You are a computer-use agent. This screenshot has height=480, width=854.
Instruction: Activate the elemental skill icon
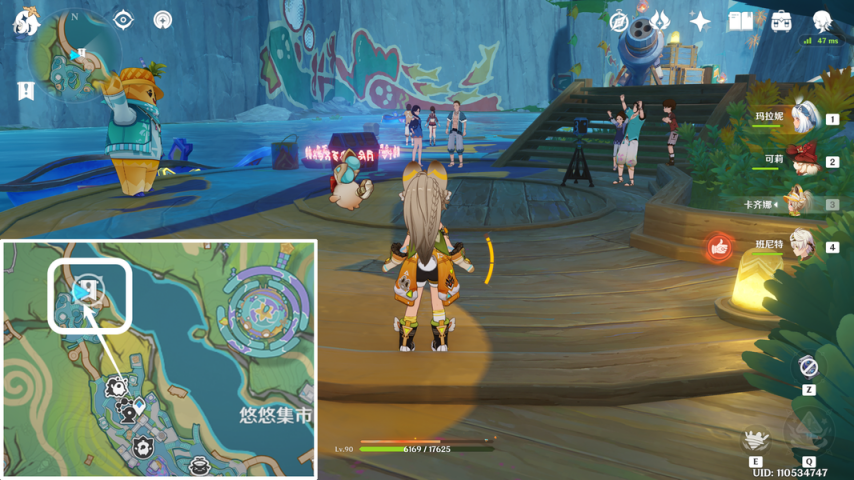click(x=756, y=438)
